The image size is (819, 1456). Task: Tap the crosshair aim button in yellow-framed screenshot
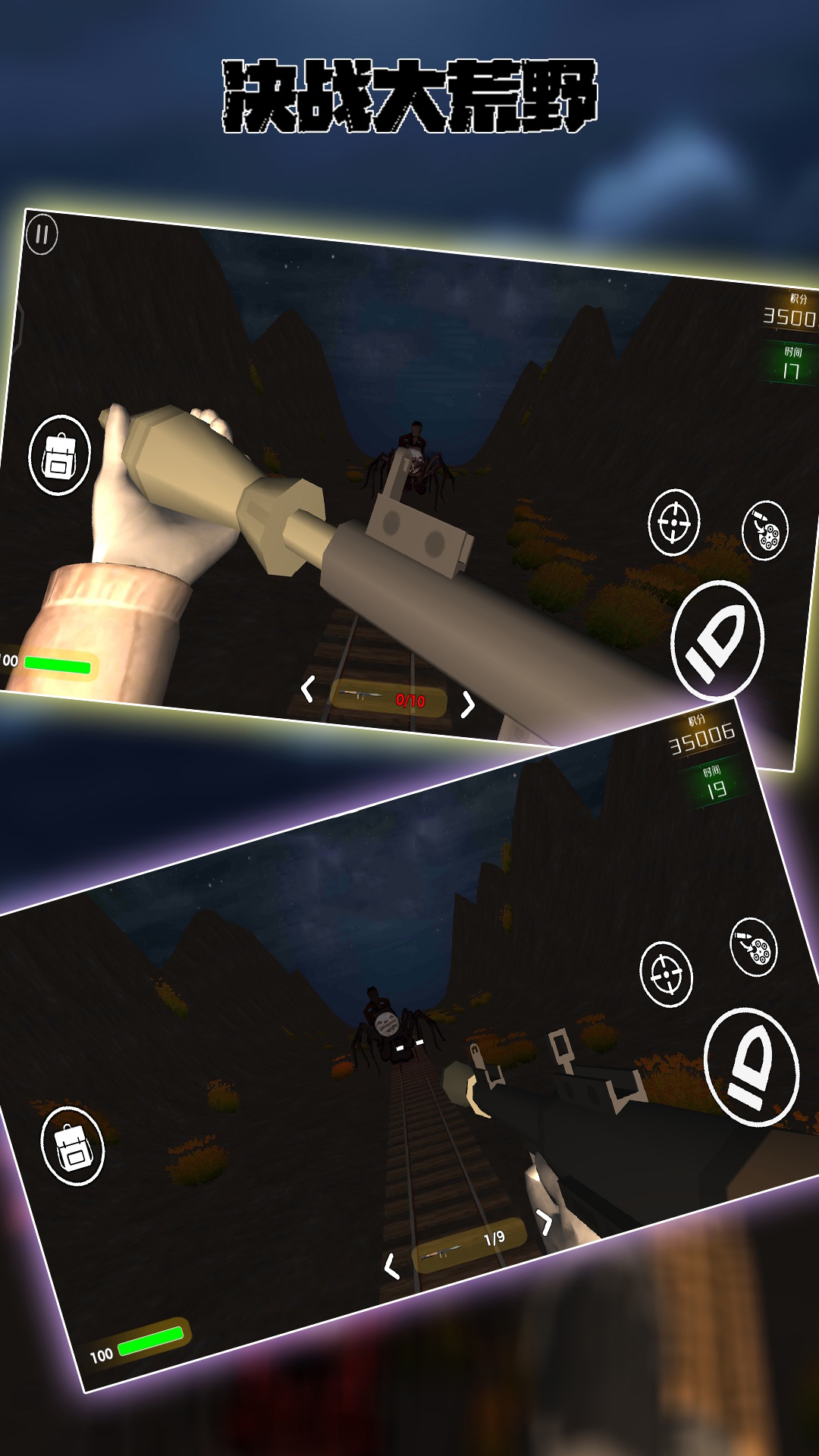click(x=673, y=522)
